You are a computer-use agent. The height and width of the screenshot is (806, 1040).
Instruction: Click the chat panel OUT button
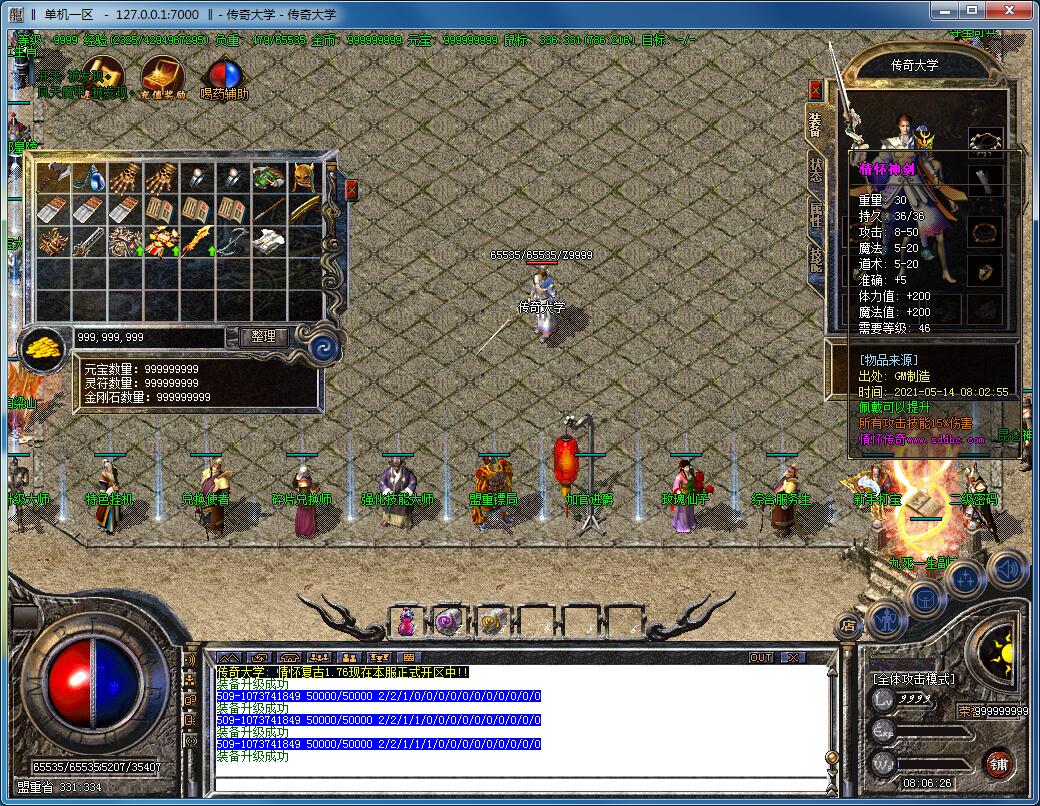[761, 657]
